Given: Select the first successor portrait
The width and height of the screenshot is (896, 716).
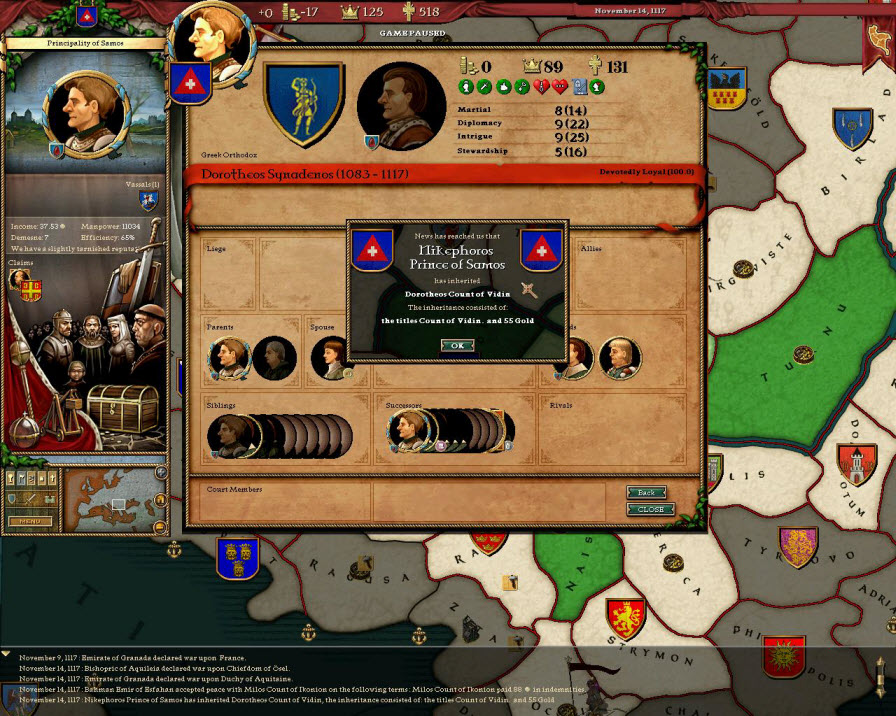Looking at the screenshot, I should [x=407, y=430].
